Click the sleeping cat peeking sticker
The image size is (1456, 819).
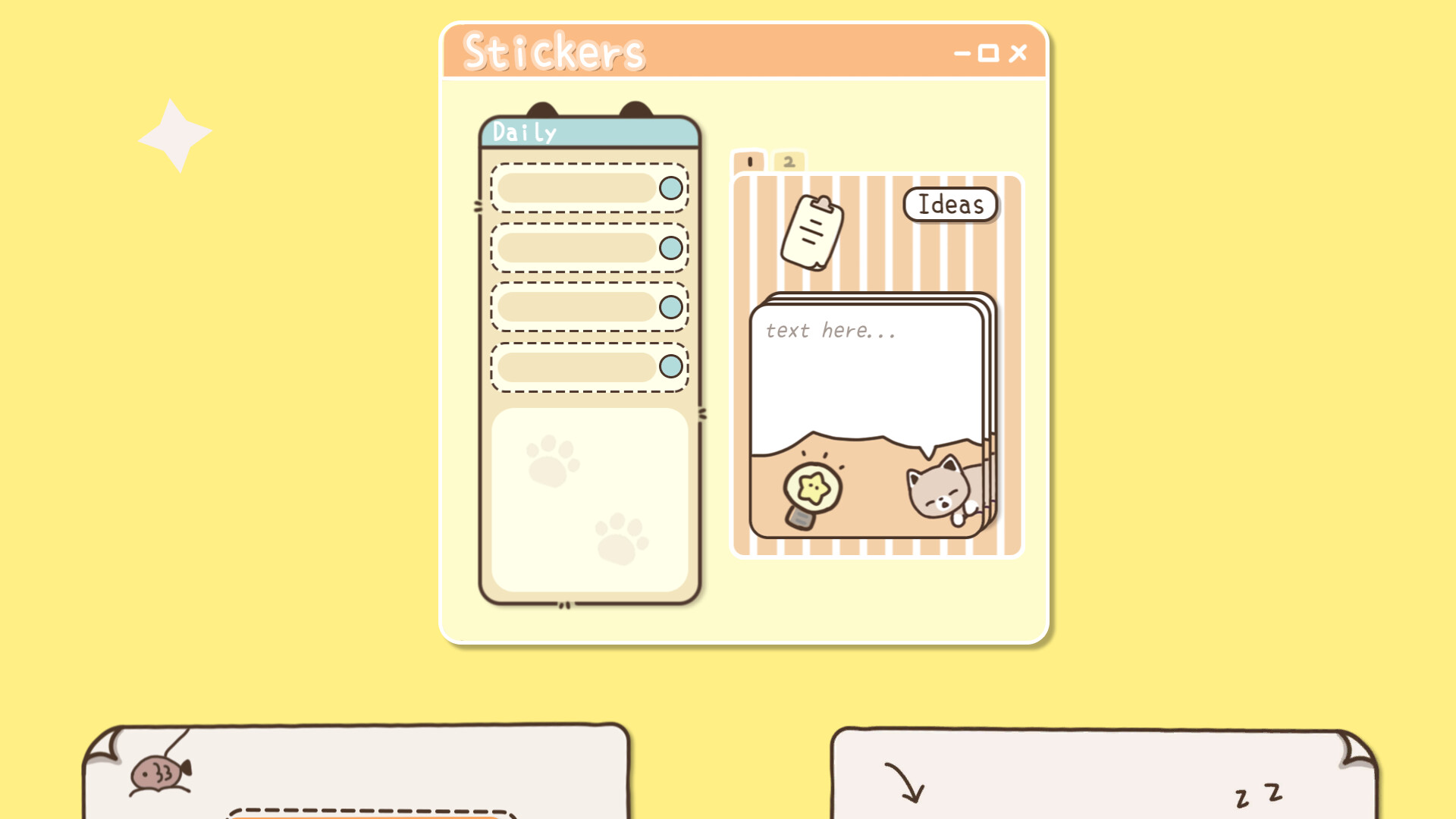pyautogui.click(x=939, y=491)
